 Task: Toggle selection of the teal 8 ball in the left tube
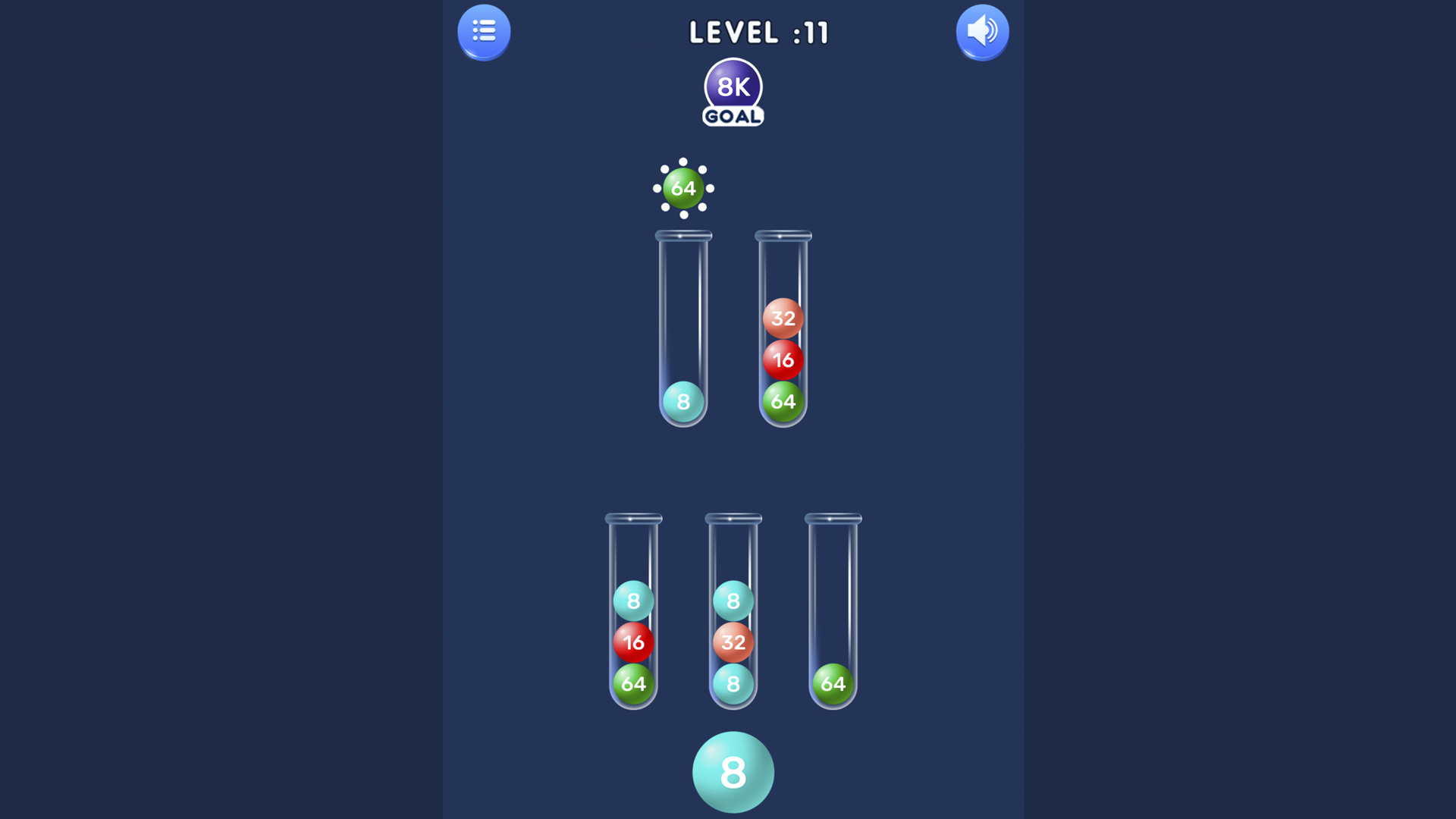[633, 601]
